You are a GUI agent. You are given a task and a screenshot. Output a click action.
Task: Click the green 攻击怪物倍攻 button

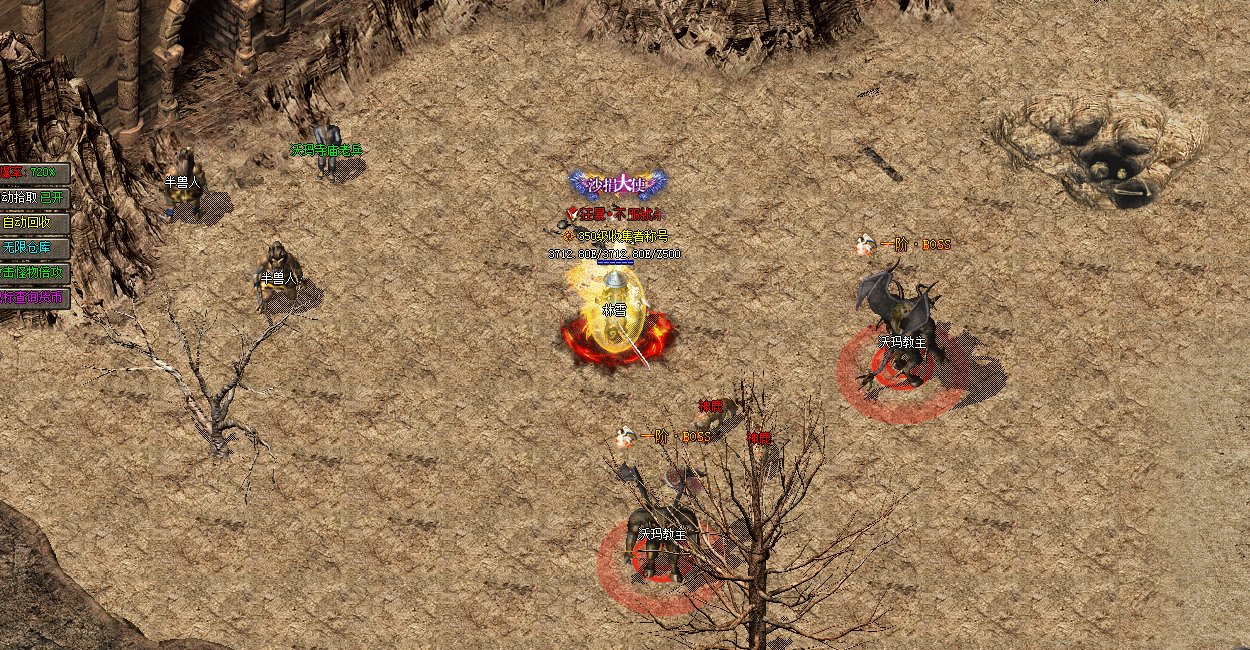pos(34,272)
